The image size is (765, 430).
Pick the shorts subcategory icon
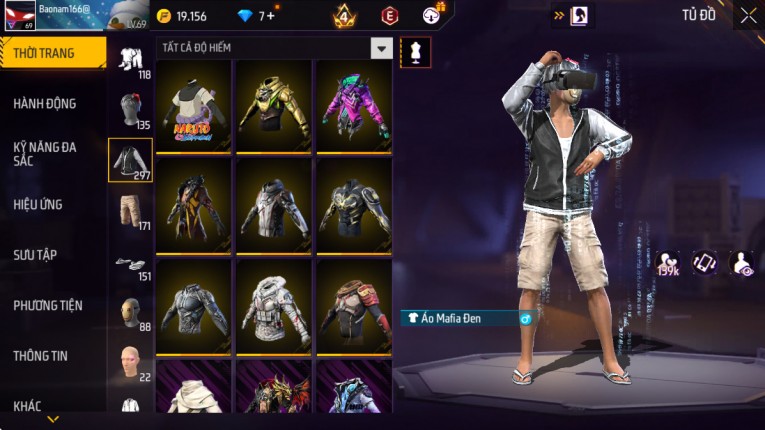pyautogui.click(x=130, y=211)
